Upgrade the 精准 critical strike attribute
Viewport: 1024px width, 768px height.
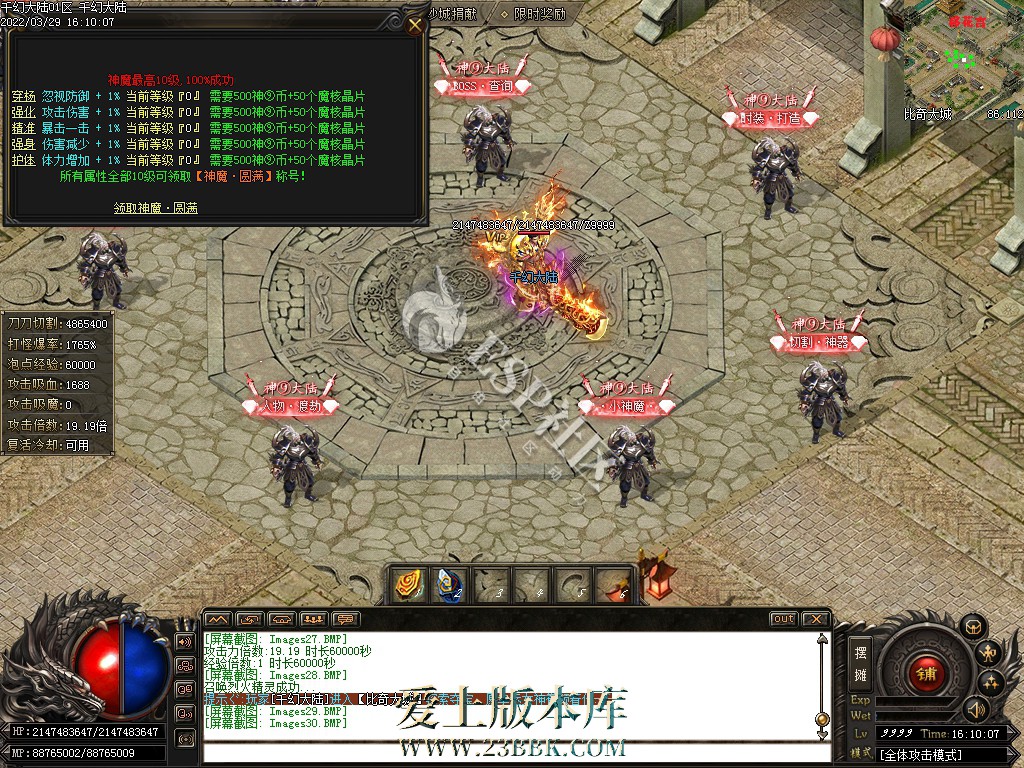pos(25,128)
